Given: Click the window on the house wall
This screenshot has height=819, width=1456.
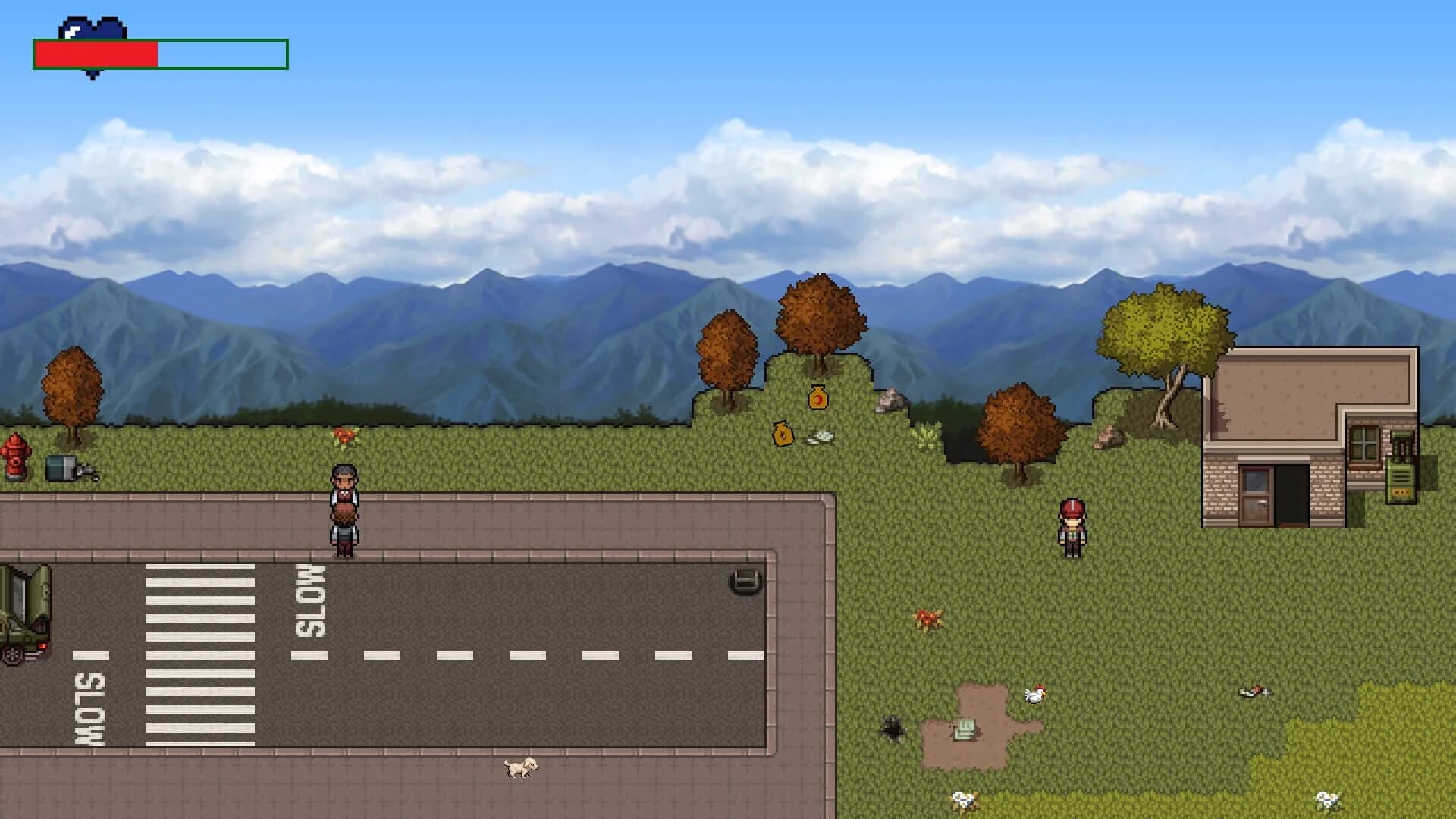Looking at the screenshot, I should 1364,446.
